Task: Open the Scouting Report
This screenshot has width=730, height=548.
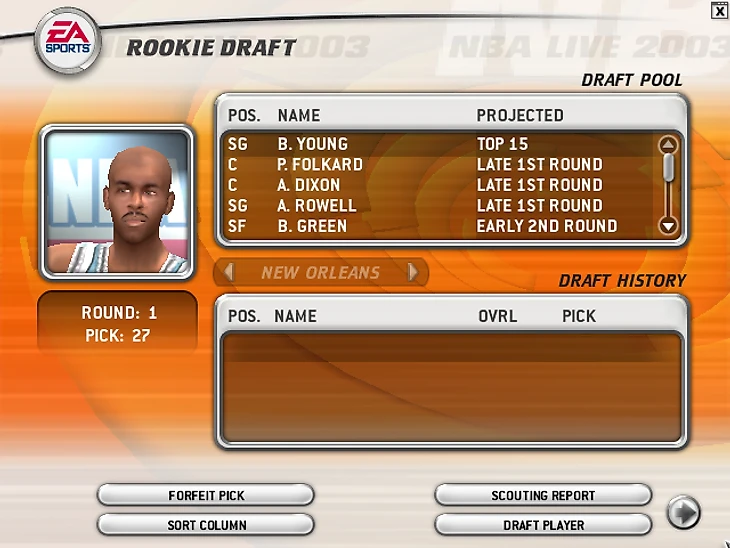Action: (x=543, y=495)
